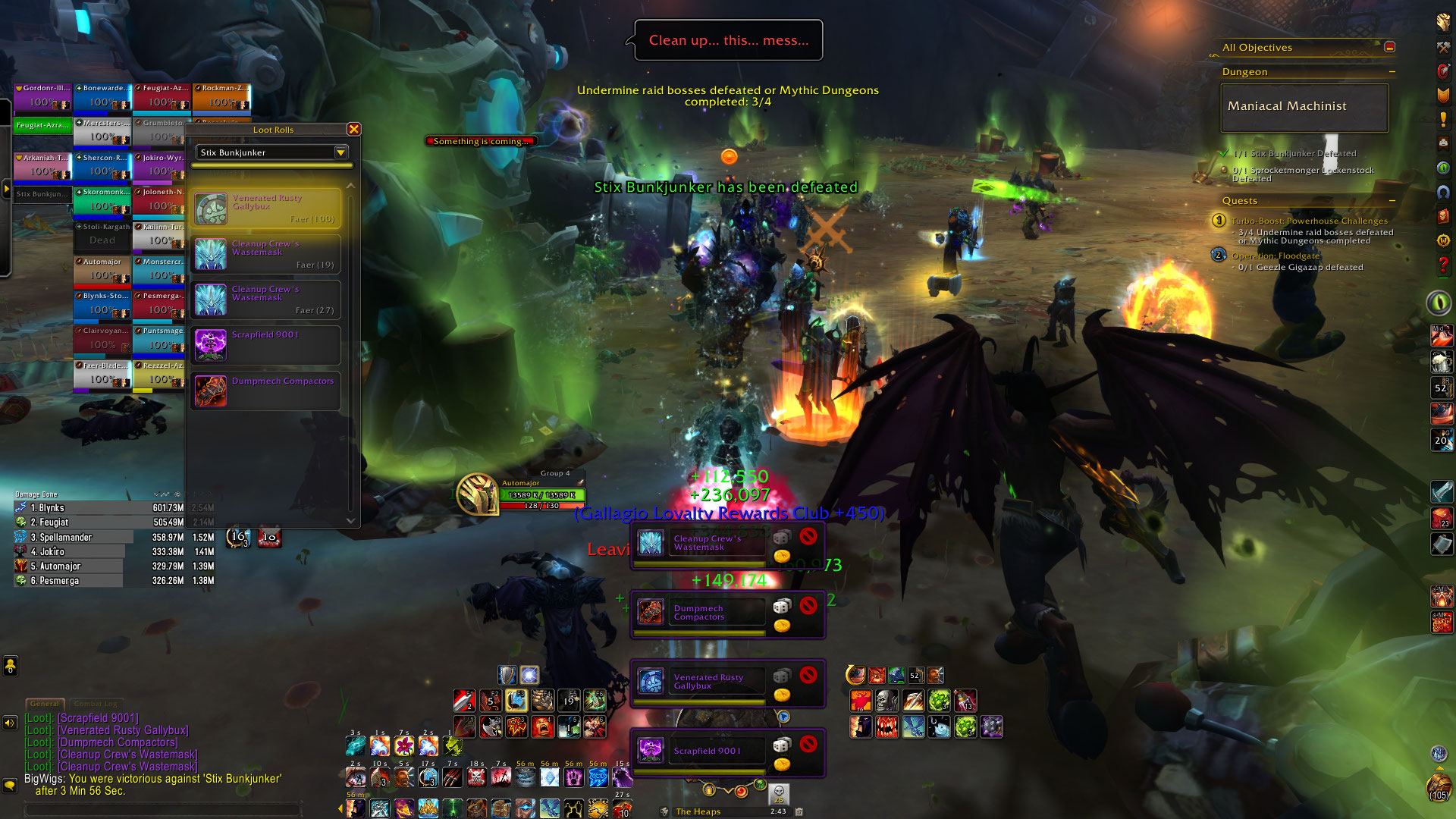Roll Need dice on Scrapfield 9001
Screen dimensions: 1456x819
[x=782, y=745]
